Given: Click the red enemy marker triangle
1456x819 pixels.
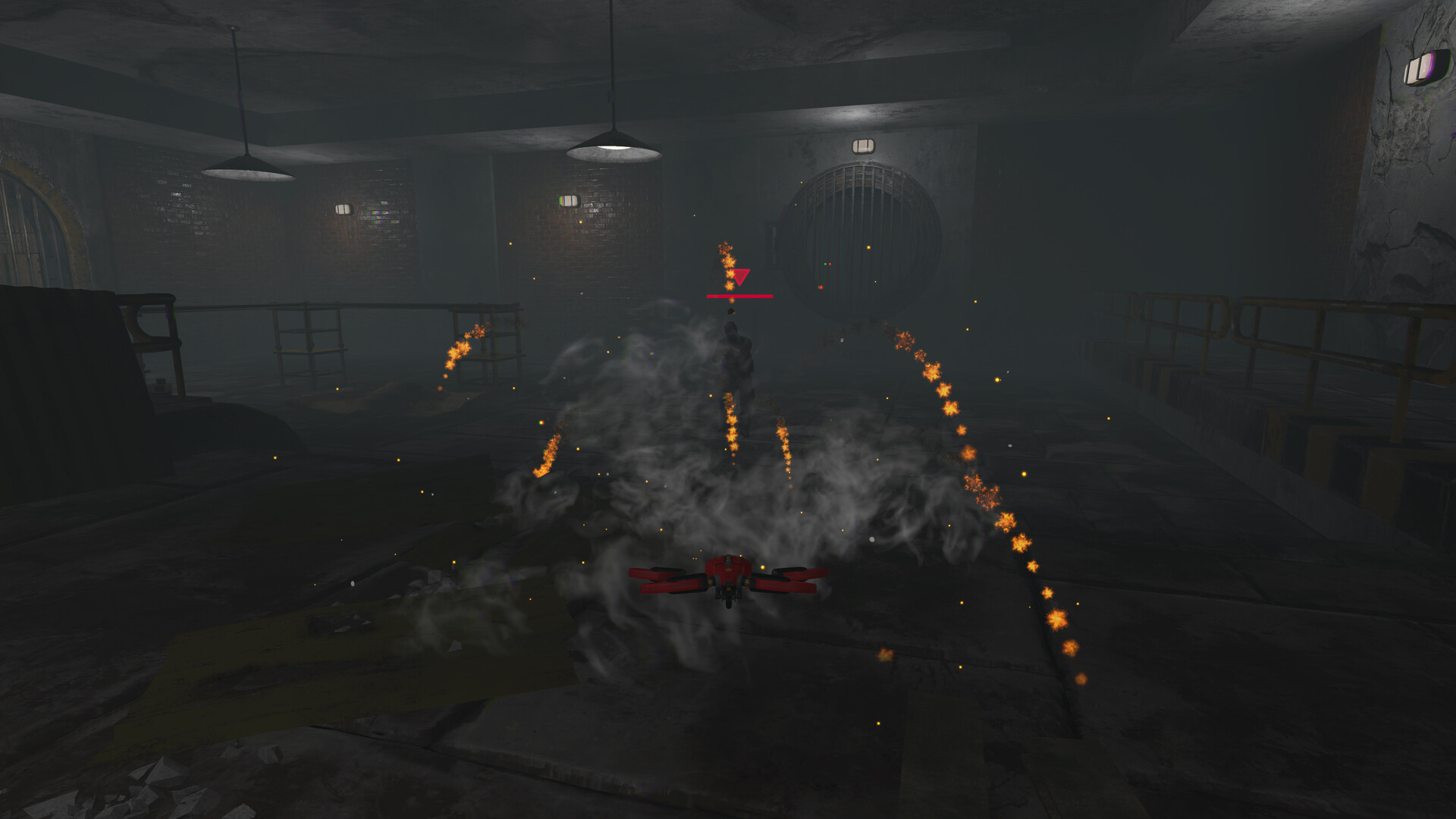Looking at the screenshot, I should 741,276.
